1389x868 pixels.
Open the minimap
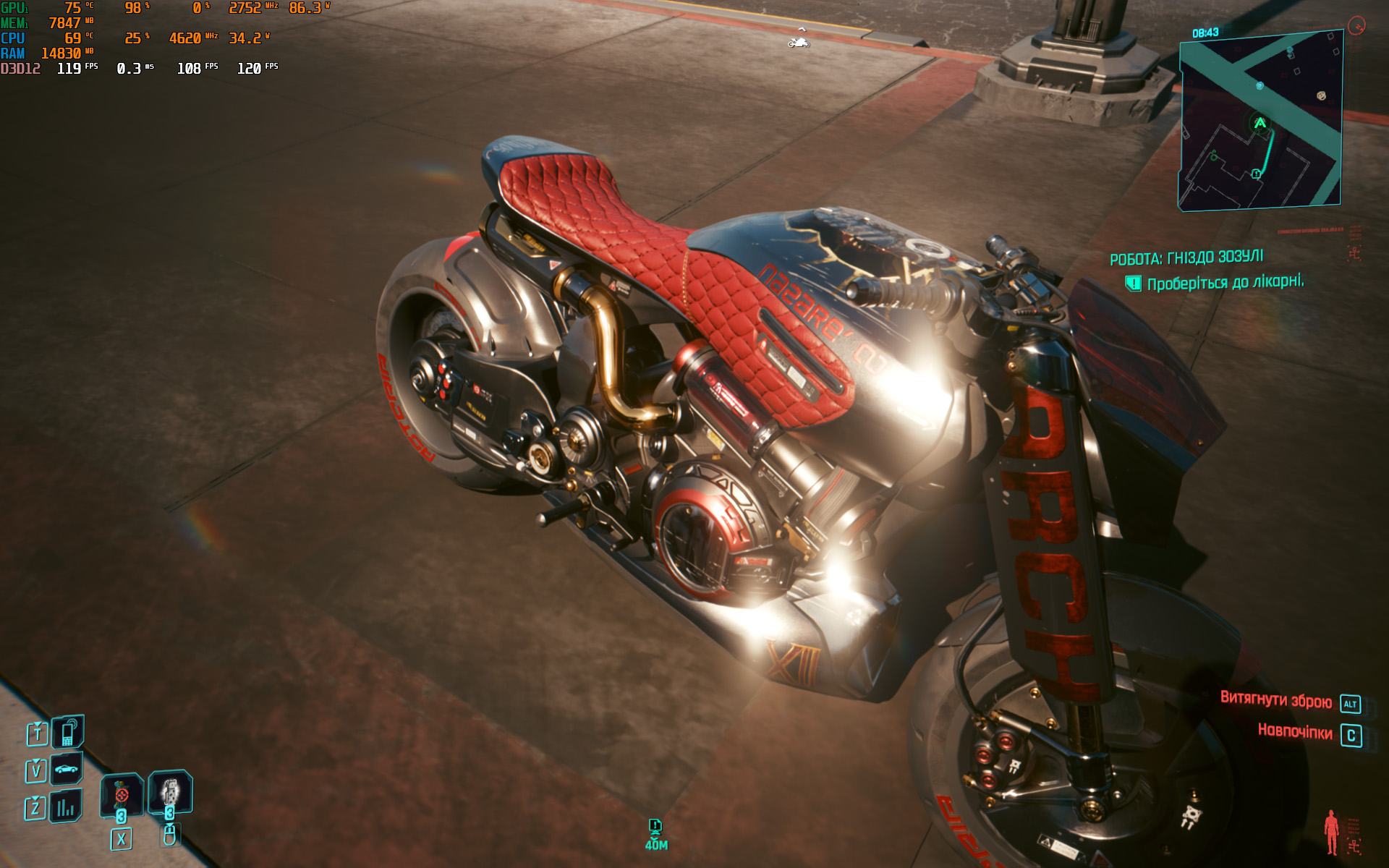[1260, 122]
